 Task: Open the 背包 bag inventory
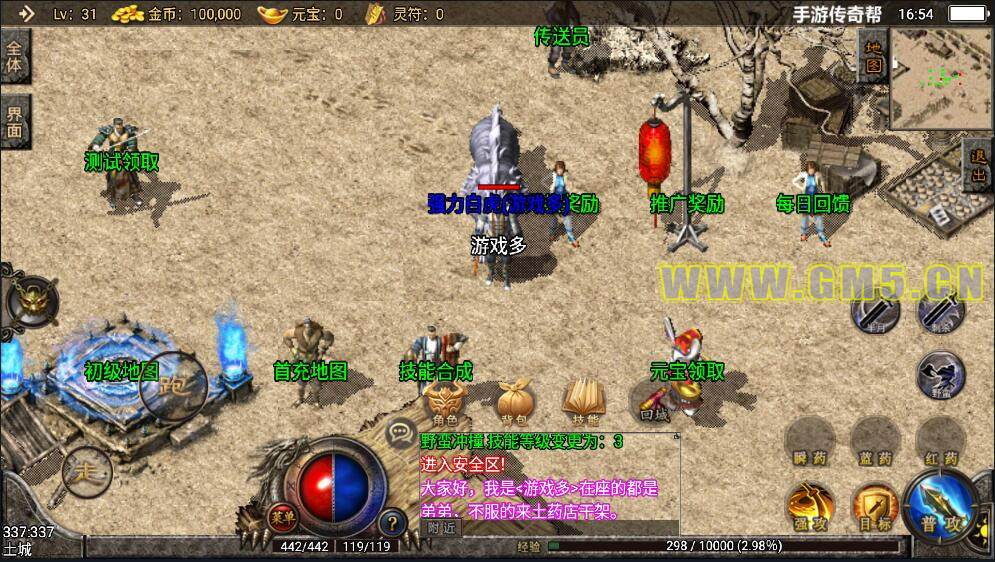point(515,402)
